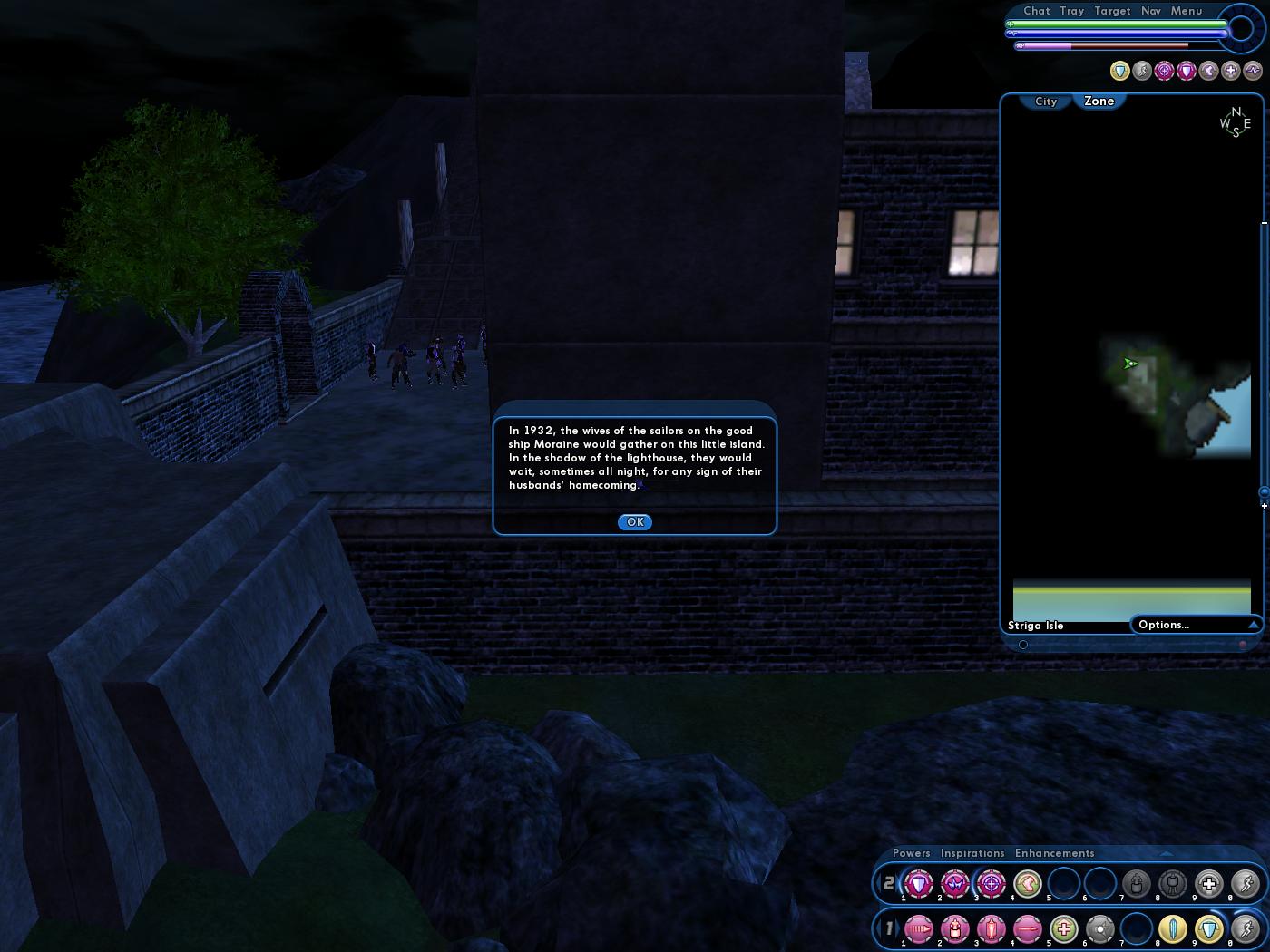Open the Enhancements window
This screenshot has height=952, width=1270.
point(1055,853)
